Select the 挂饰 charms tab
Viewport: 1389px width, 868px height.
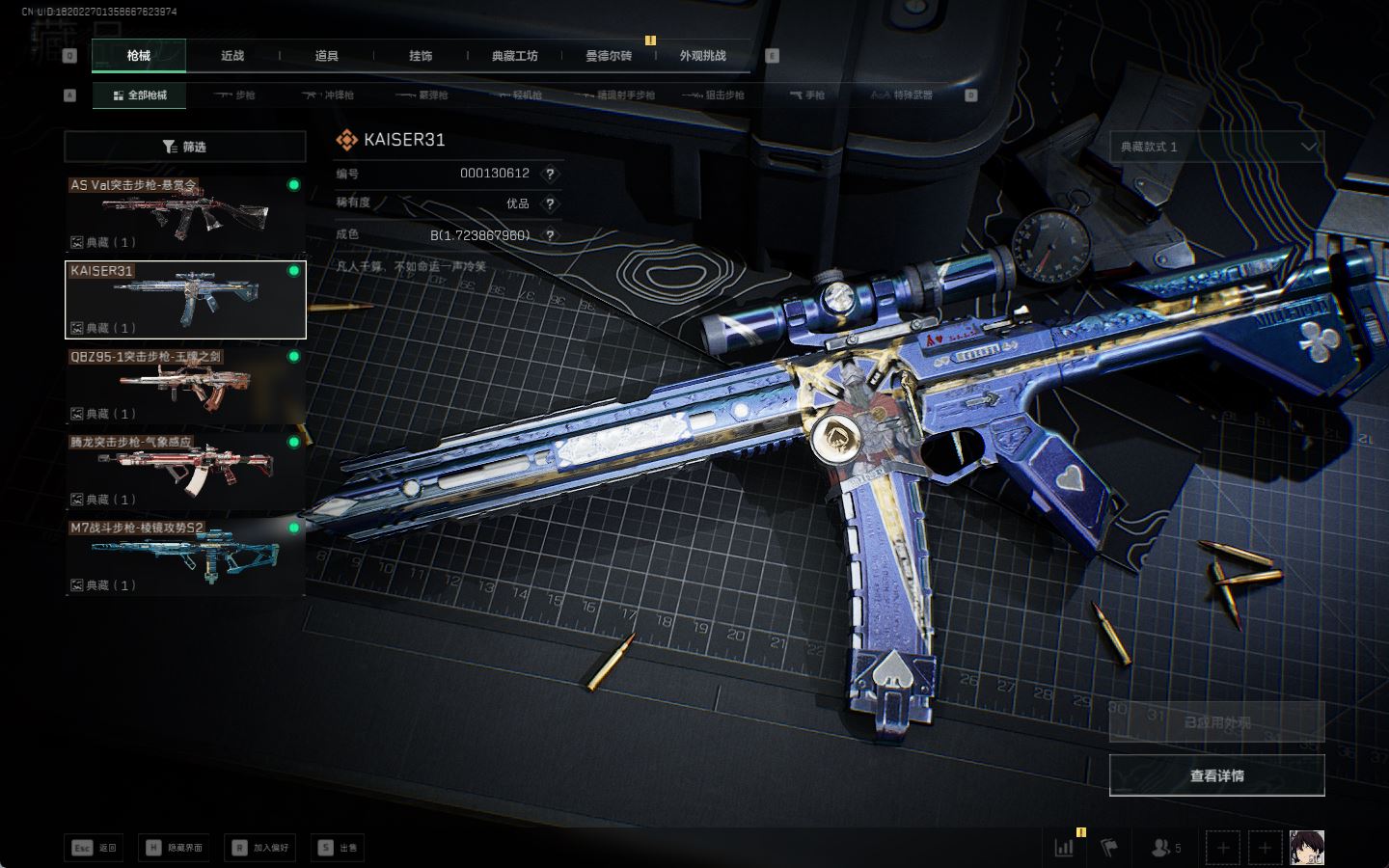pos(421,56)
